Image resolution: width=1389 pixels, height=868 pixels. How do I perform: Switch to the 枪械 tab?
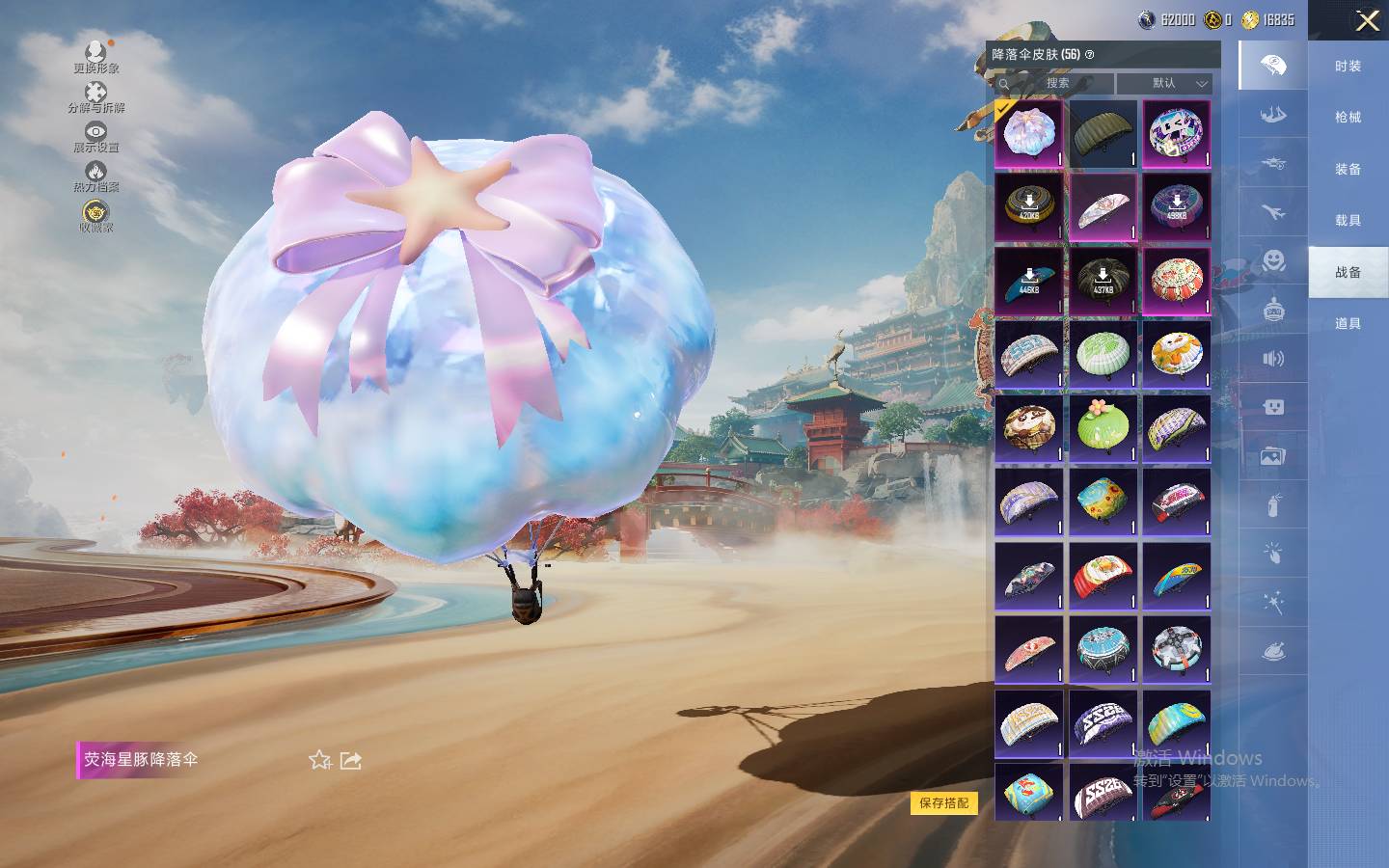(x=1348, y=117)
